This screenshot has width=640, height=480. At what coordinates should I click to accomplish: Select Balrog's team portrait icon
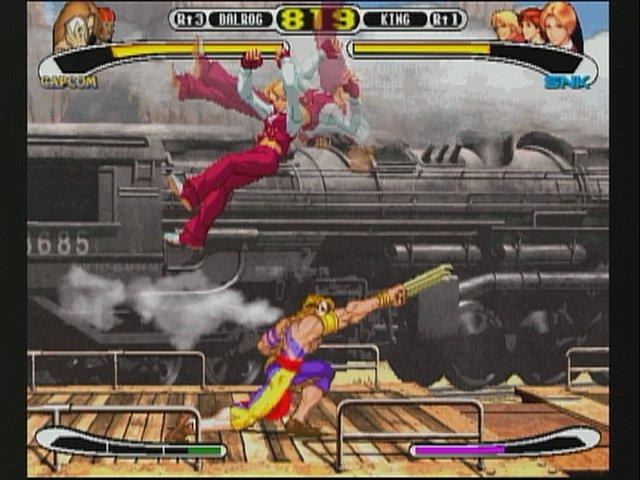tap(84, 24)
